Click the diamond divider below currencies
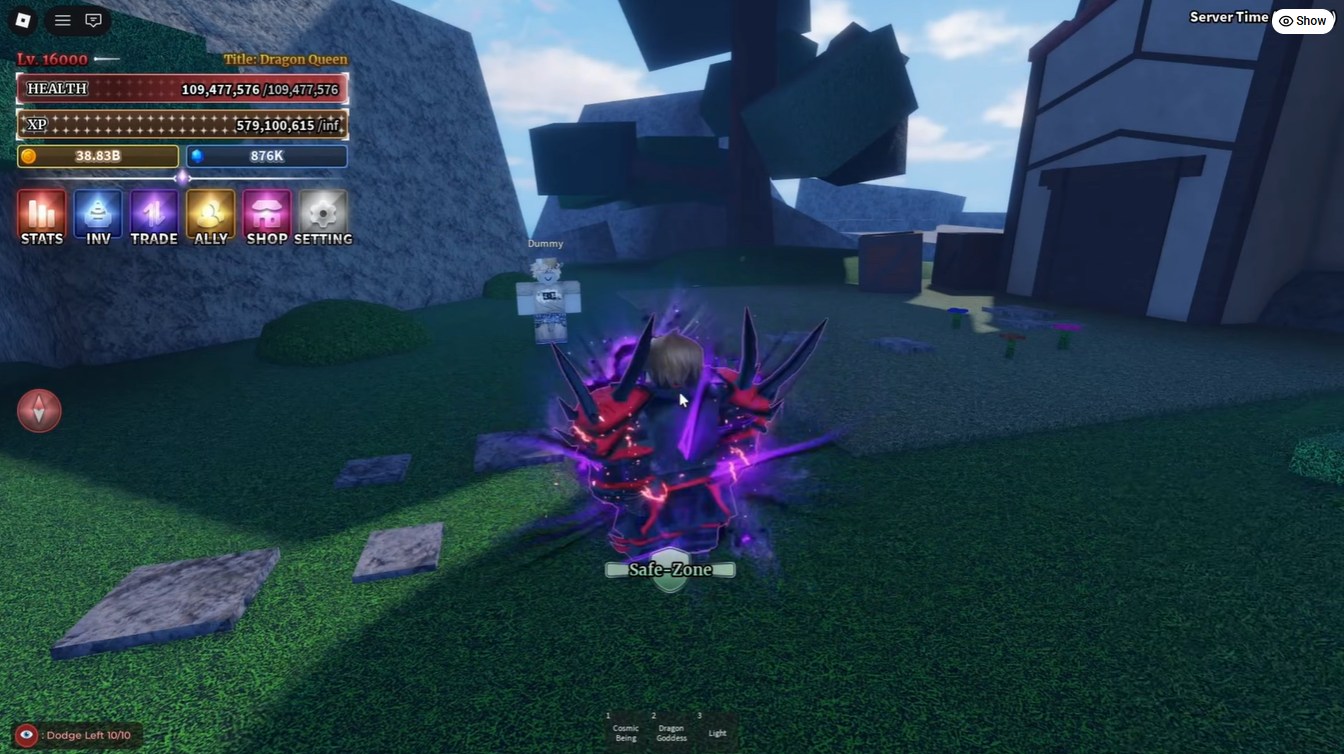The width and height of the screenshot is (1344, 754). [182, 177]
